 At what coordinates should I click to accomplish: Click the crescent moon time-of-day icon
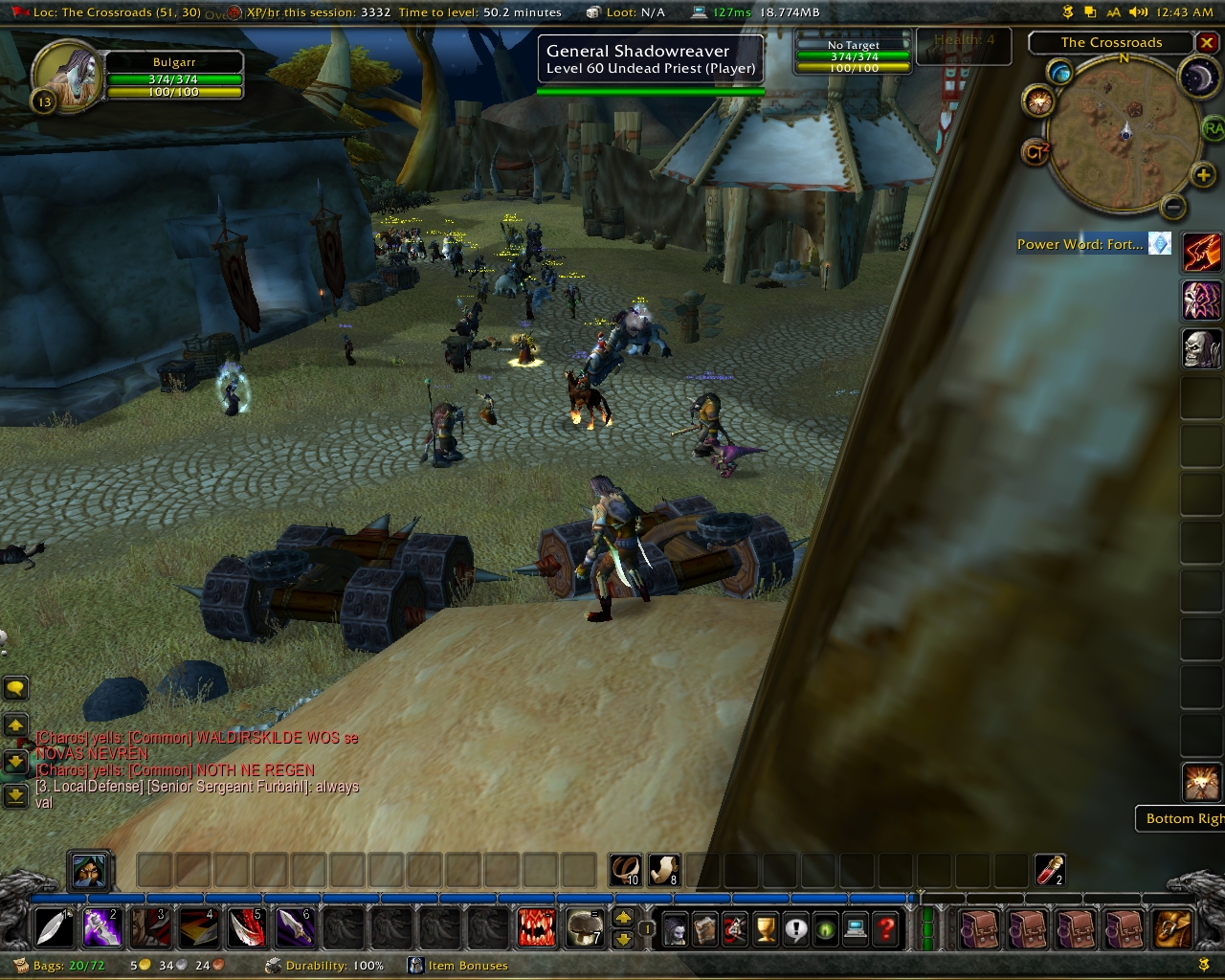coord(1196,77)
